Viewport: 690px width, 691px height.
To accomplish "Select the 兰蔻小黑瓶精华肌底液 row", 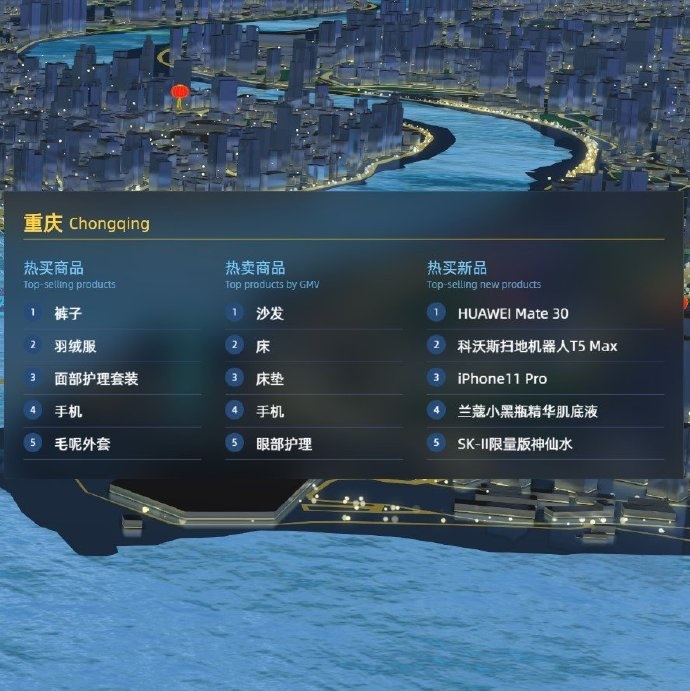I will [527, 411].
